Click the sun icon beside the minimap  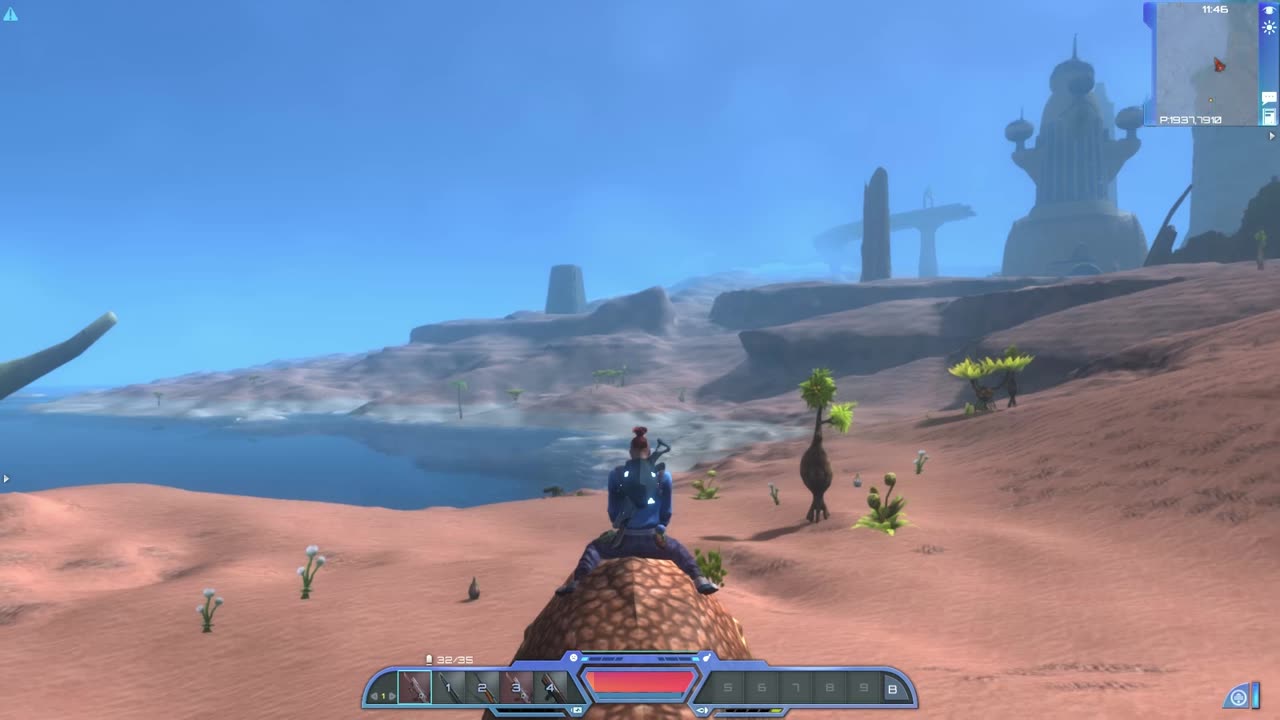tap(1269, 28)
